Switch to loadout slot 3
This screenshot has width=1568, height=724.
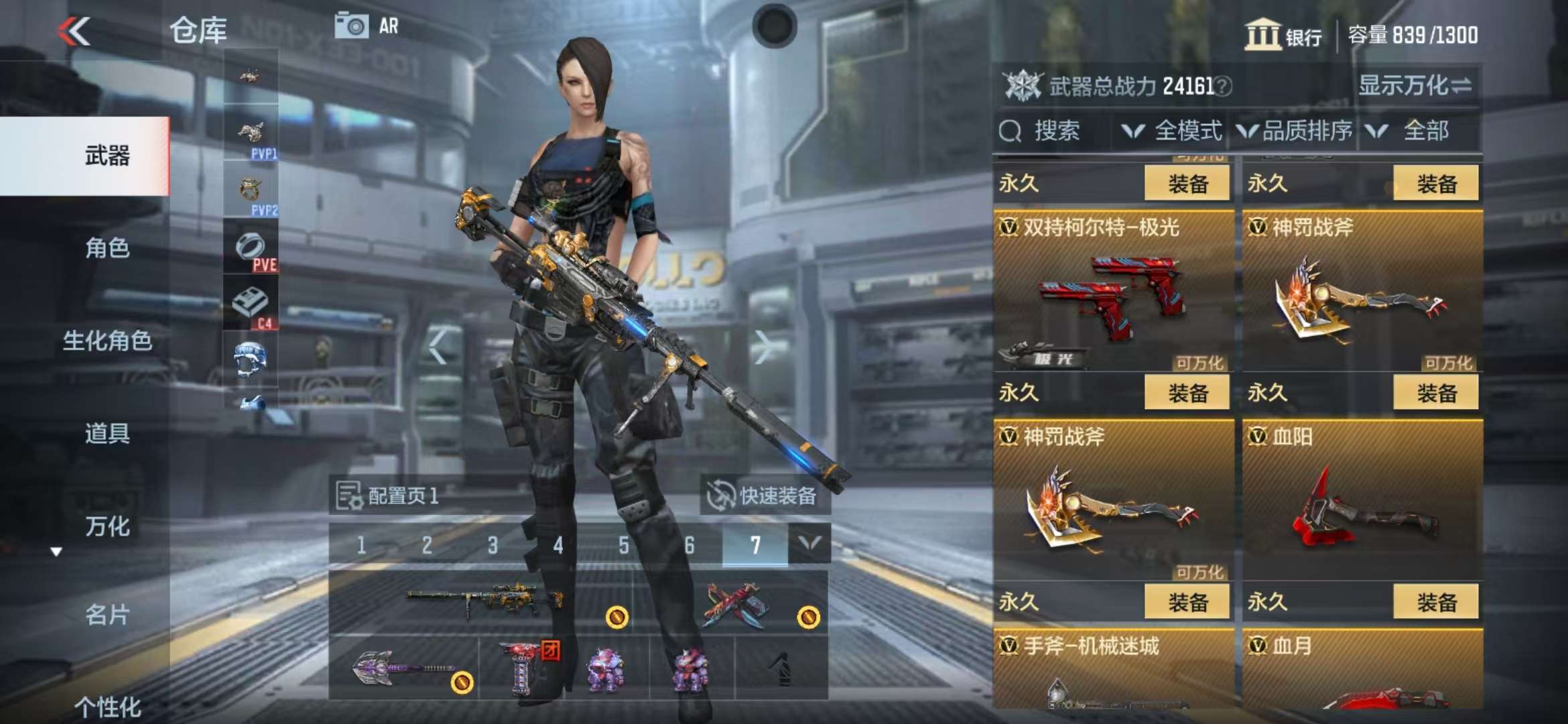click(x=493, y=545)
